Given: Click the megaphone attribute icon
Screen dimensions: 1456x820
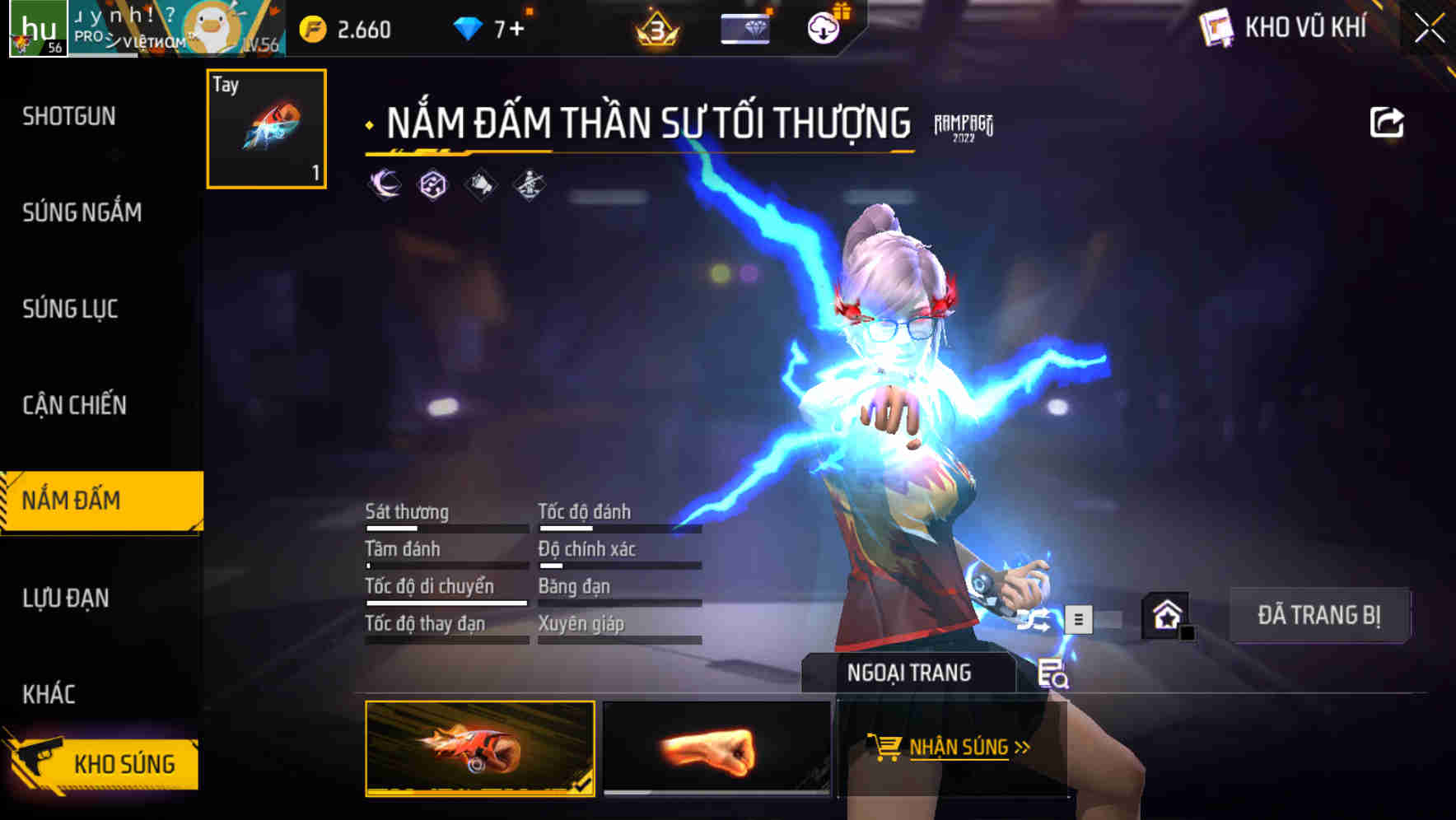Looking at the screenshot, I should click(480, 184).
